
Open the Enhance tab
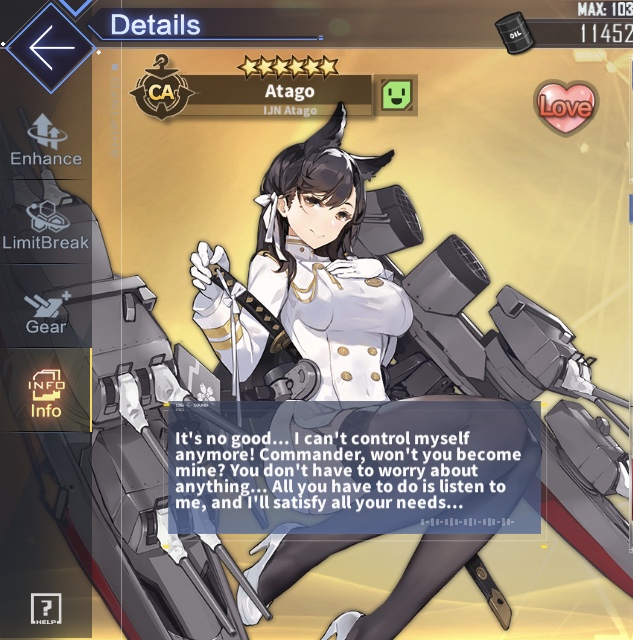coord(46,140)
